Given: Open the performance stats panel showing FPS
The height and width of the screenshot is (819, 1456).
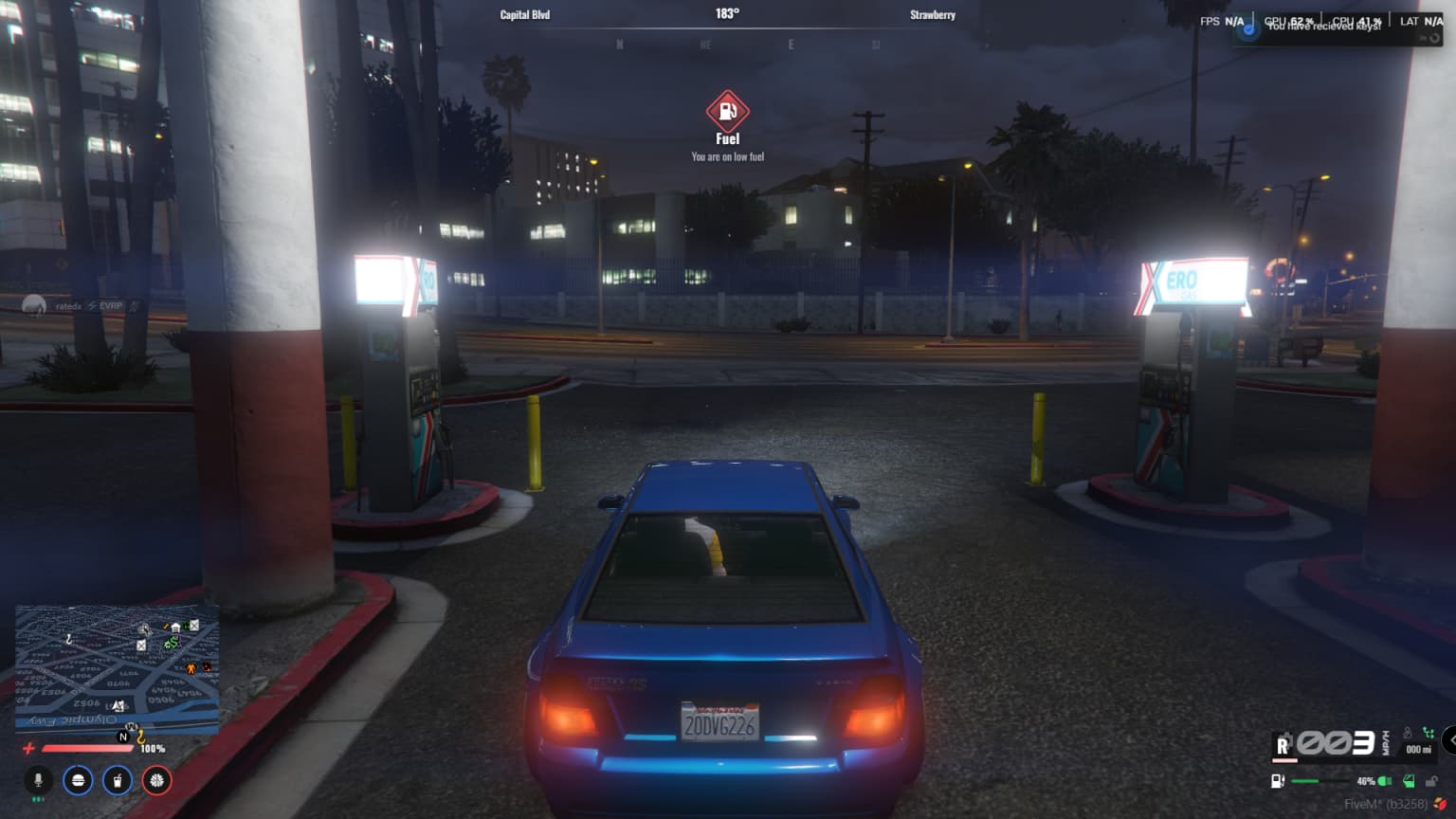Looking at the screenshot, I should point(1218,21).
